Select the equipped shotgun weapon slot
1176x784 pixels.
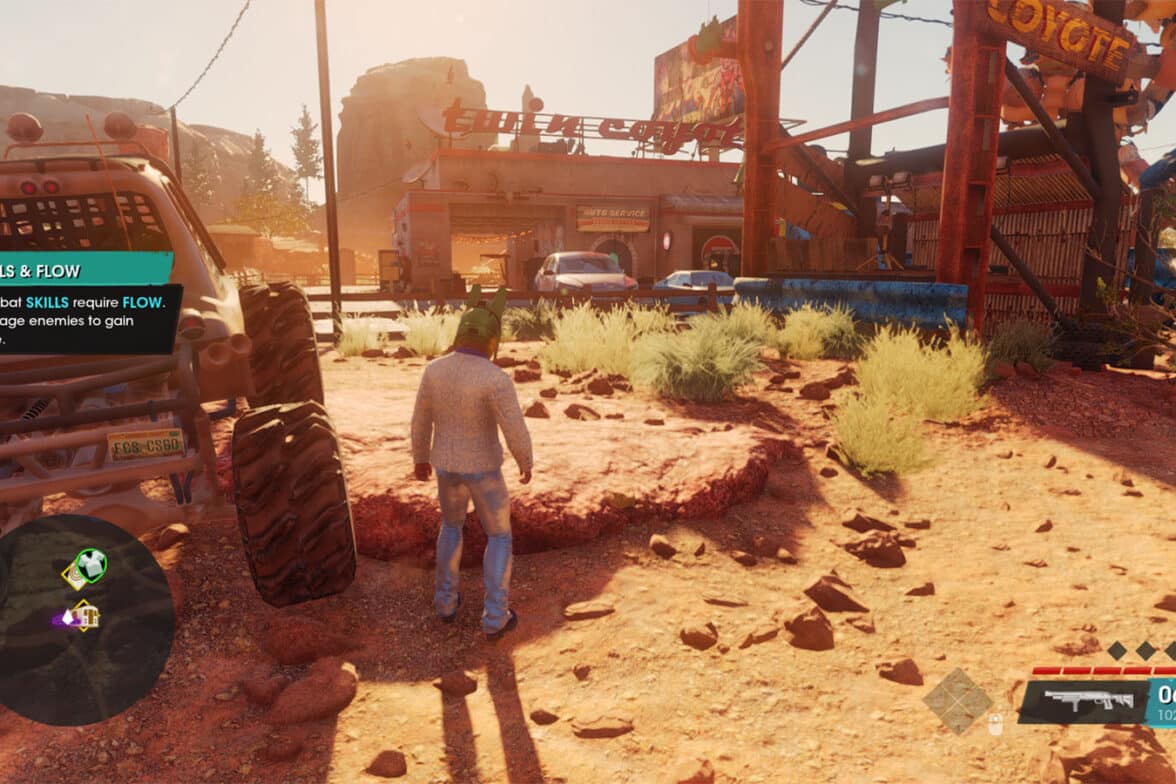click(x=1083, y=701)
